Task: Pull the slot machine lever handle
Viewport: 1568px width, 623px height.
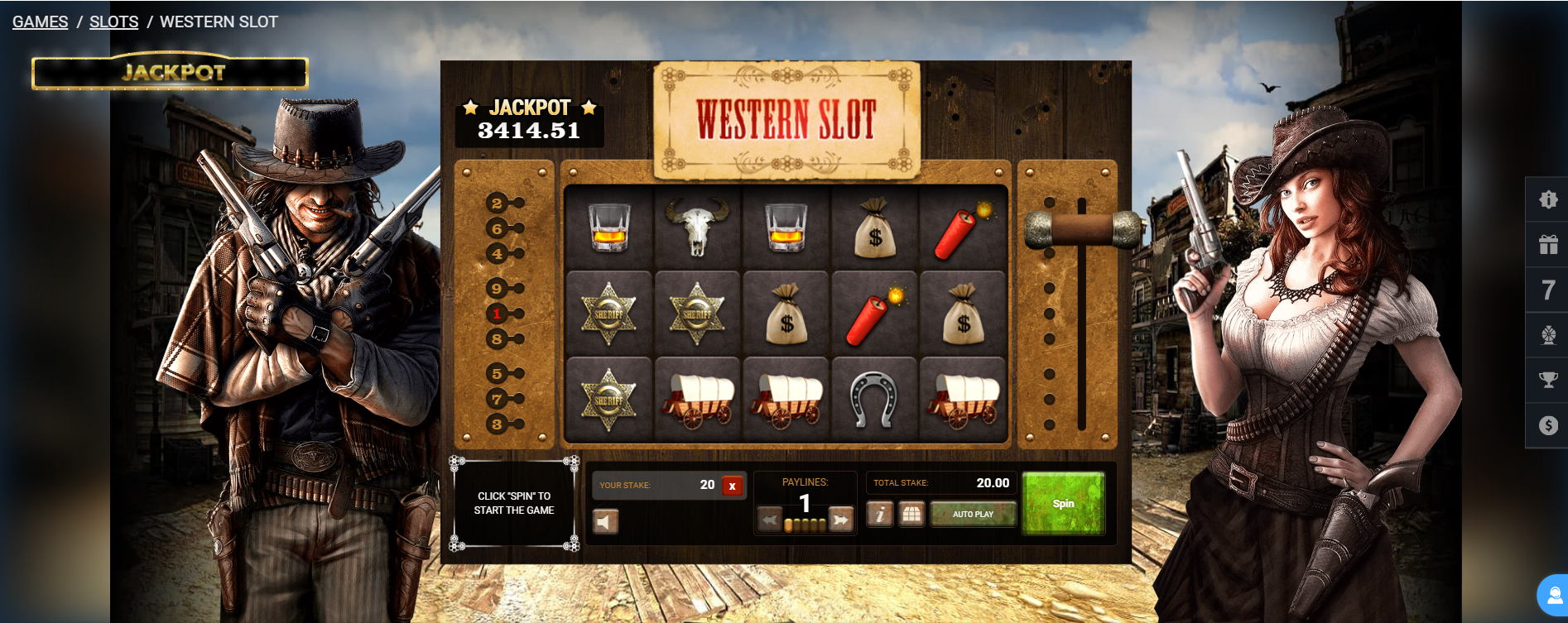Action: pyautogui.click(x=1082, y=229)
